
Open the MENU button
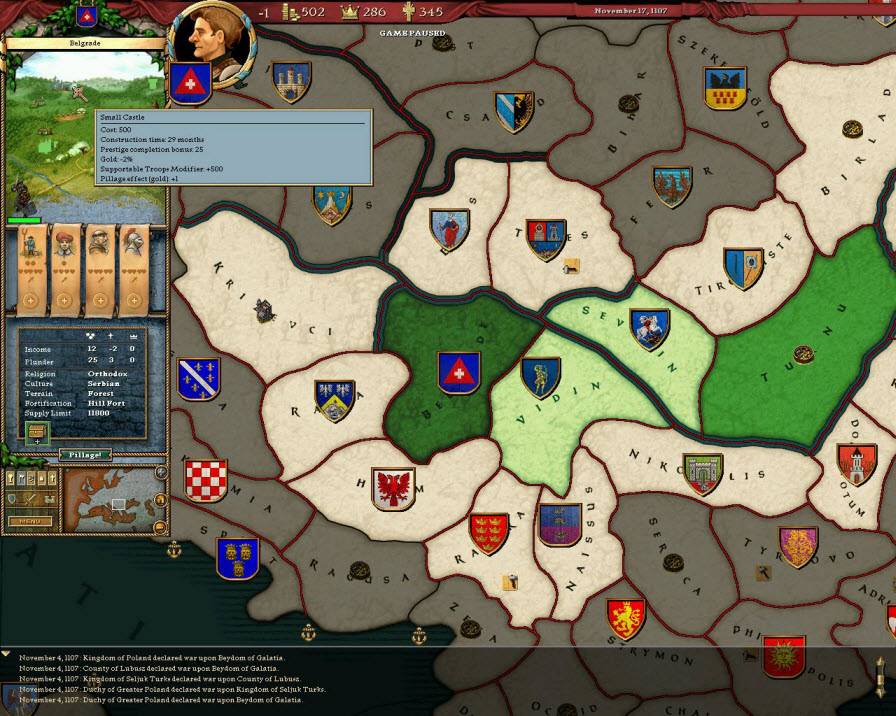click(29, 521)
